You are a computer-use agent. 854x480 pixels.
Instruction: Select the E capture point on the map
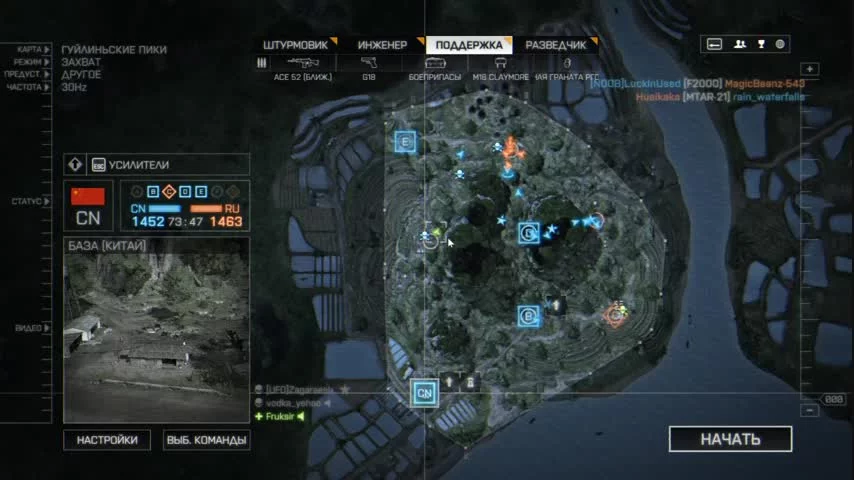[405, 141]
